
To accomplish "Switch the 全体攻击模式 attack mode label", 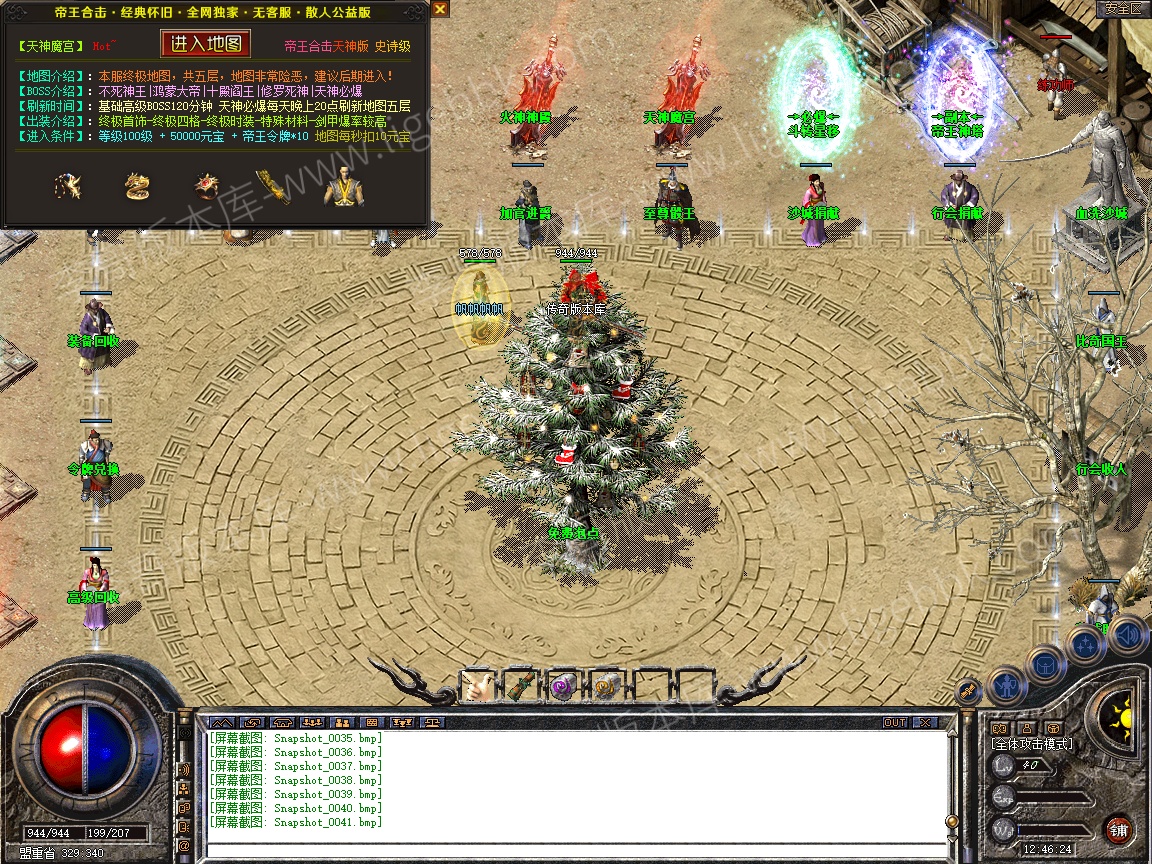I will point(1031,744).
